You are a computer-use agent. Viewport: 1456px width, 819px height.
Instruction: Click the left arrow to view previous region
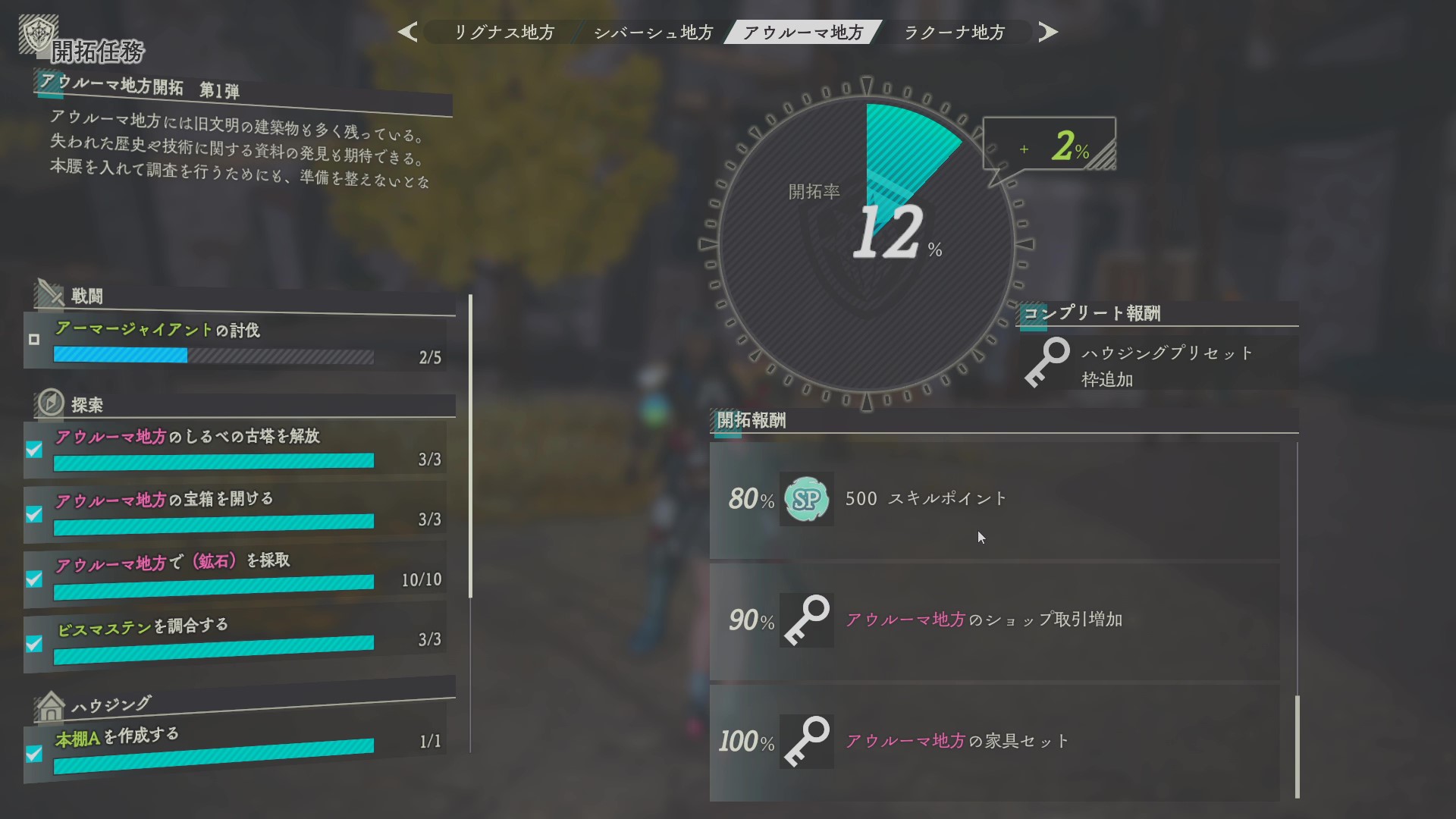point(407,32)
